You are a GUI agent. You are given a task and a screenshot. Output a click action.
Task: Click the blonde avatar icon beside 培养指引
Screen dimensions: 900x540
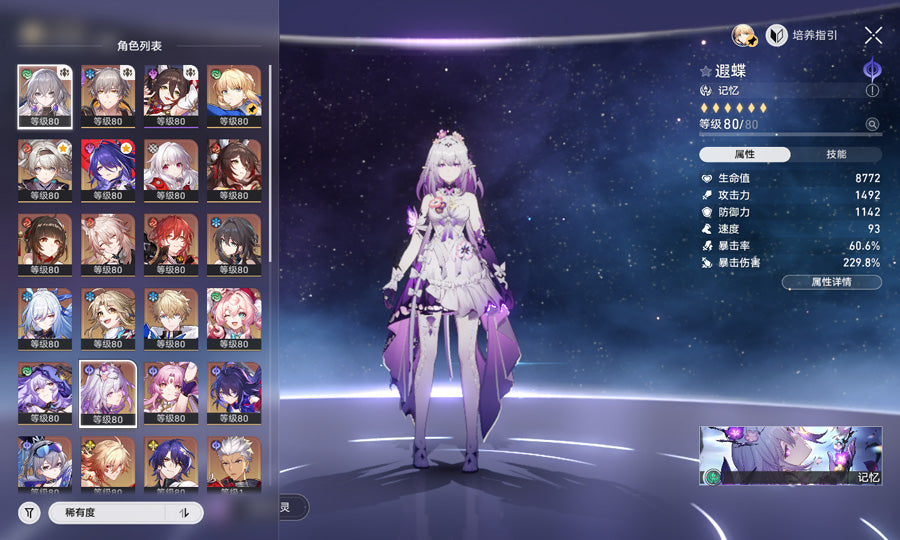(x=743, y=36)
